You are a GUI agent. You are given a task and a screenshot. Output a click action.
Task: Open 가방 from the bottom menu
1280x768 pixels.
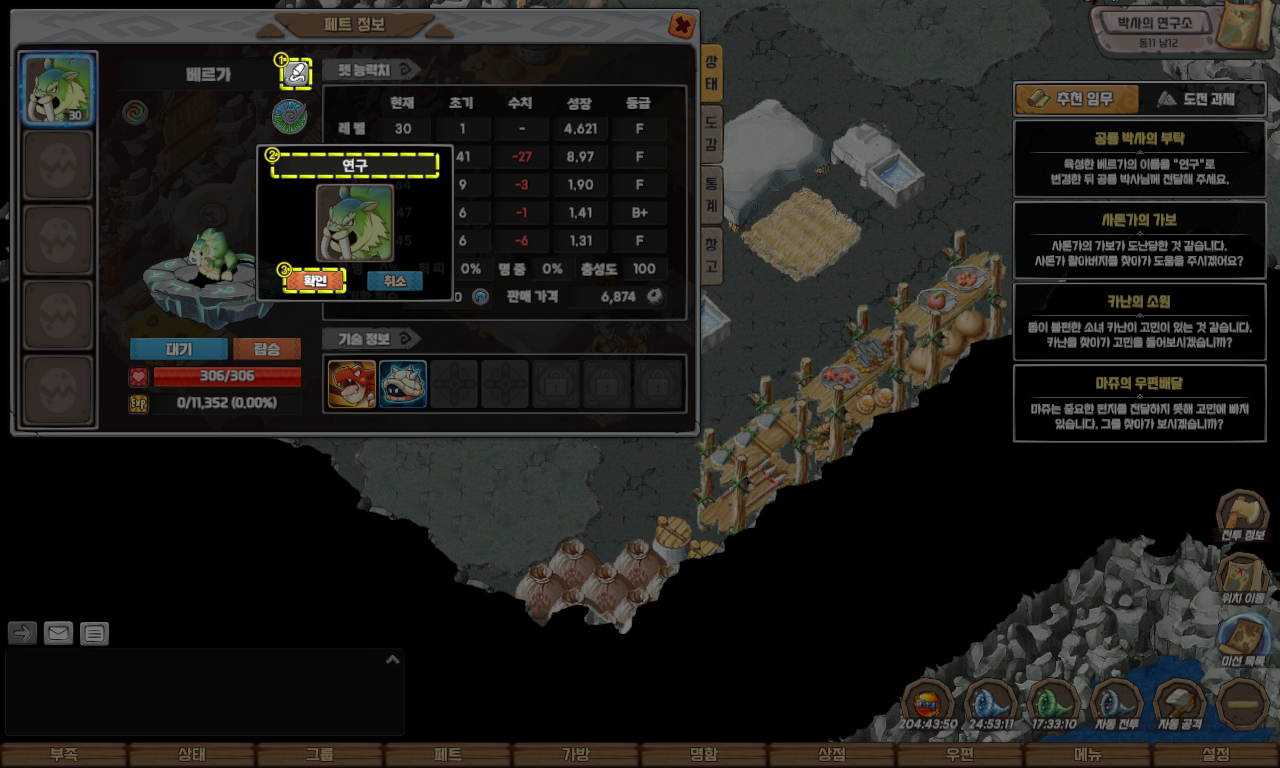[576, 755]
